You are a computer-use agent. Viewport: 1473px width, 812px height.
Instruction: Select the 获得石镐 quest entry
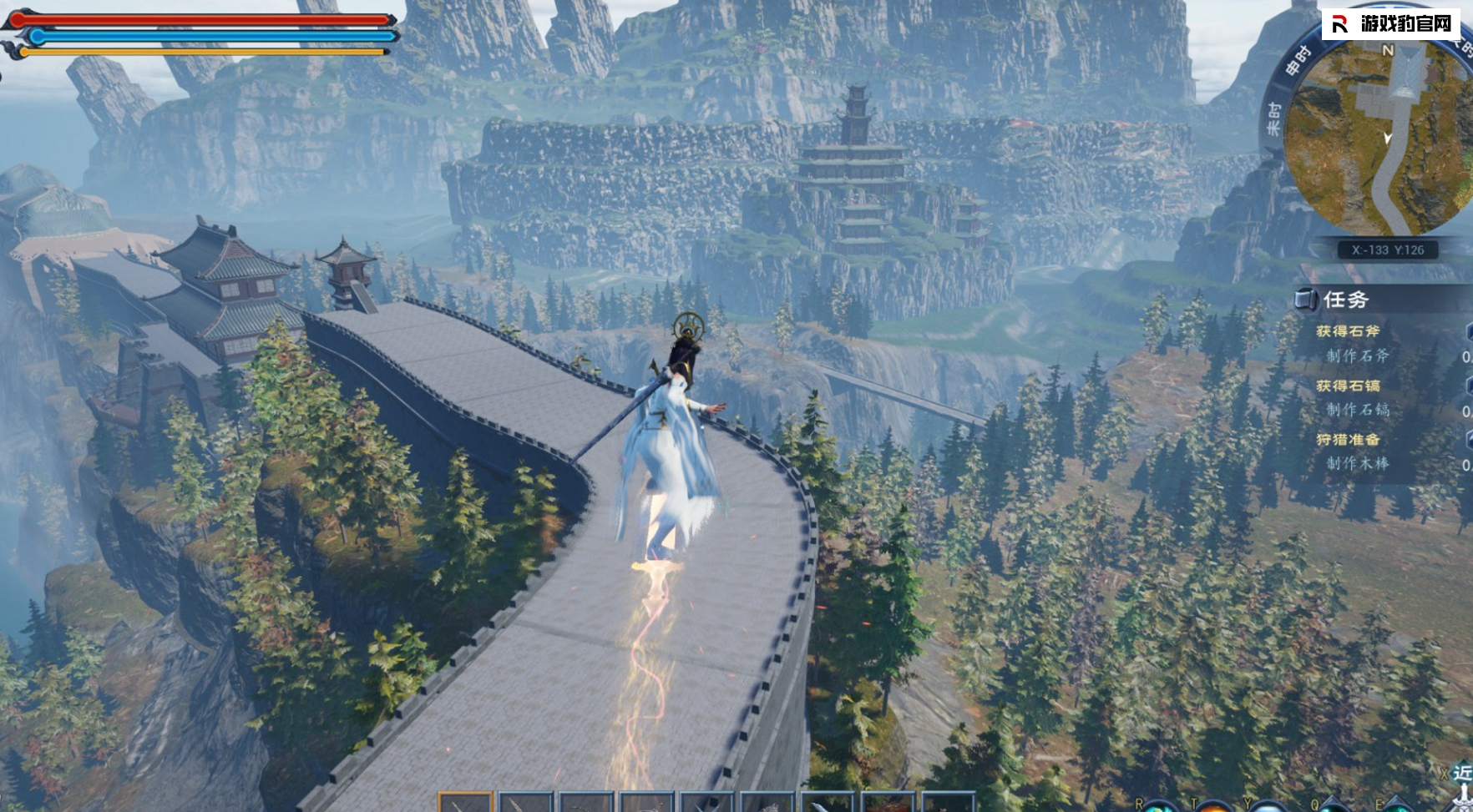coord(1348,386)
